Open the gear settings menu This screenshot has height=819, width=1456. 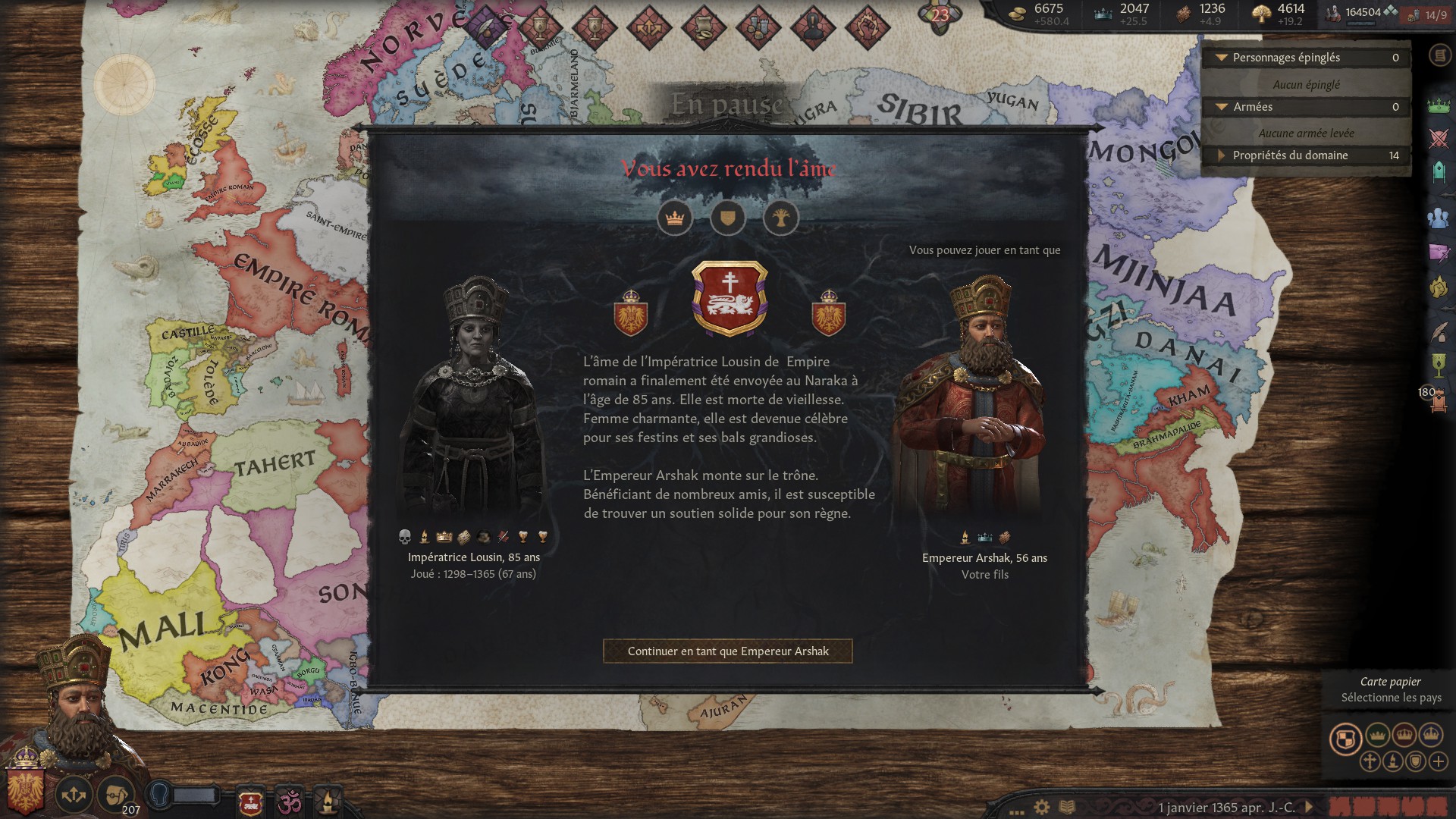point(1042,807)
